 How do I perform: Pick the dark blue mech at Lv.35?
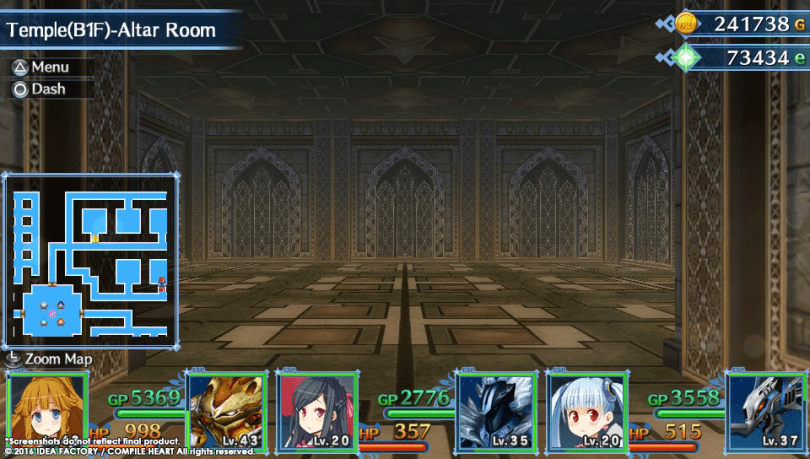[496, 410]
